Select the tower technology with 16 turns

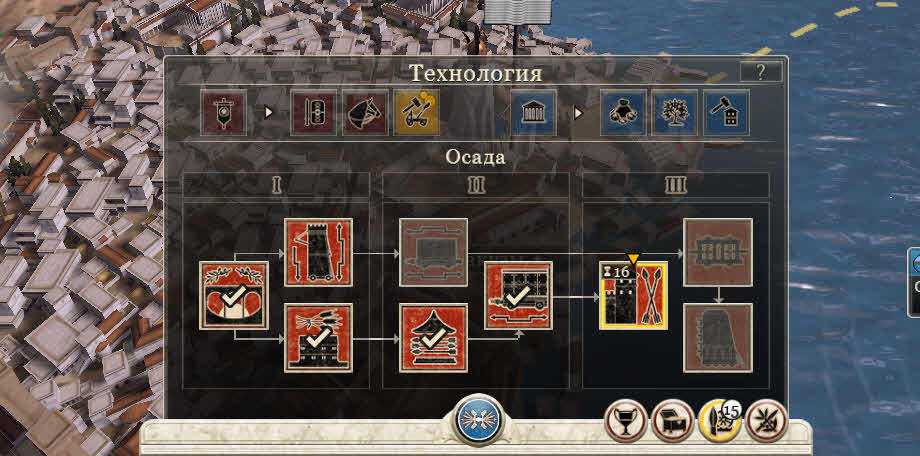pyautogui.click(x=633, y=295)
